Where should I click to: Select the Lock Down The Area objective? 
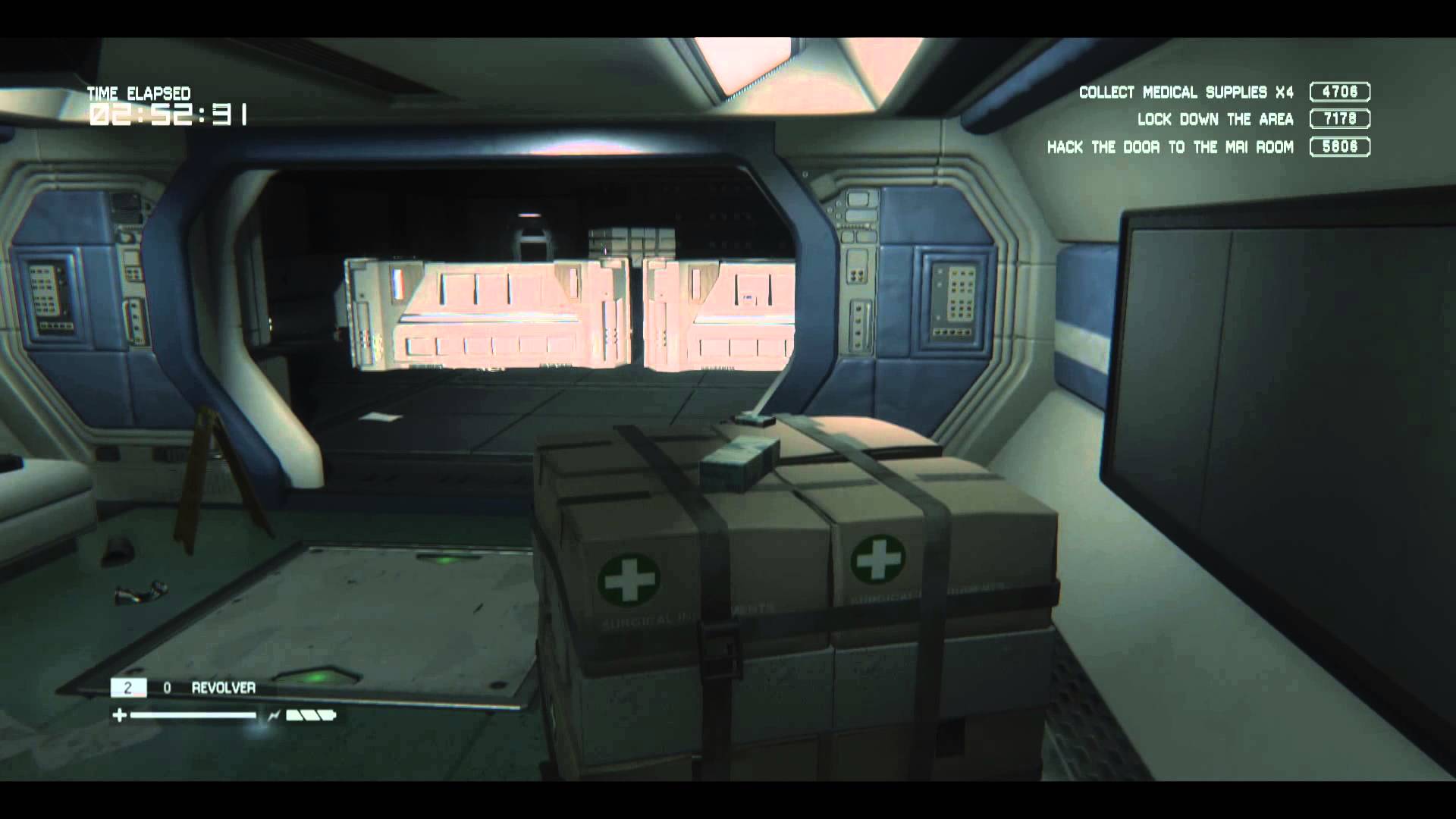1215,120
